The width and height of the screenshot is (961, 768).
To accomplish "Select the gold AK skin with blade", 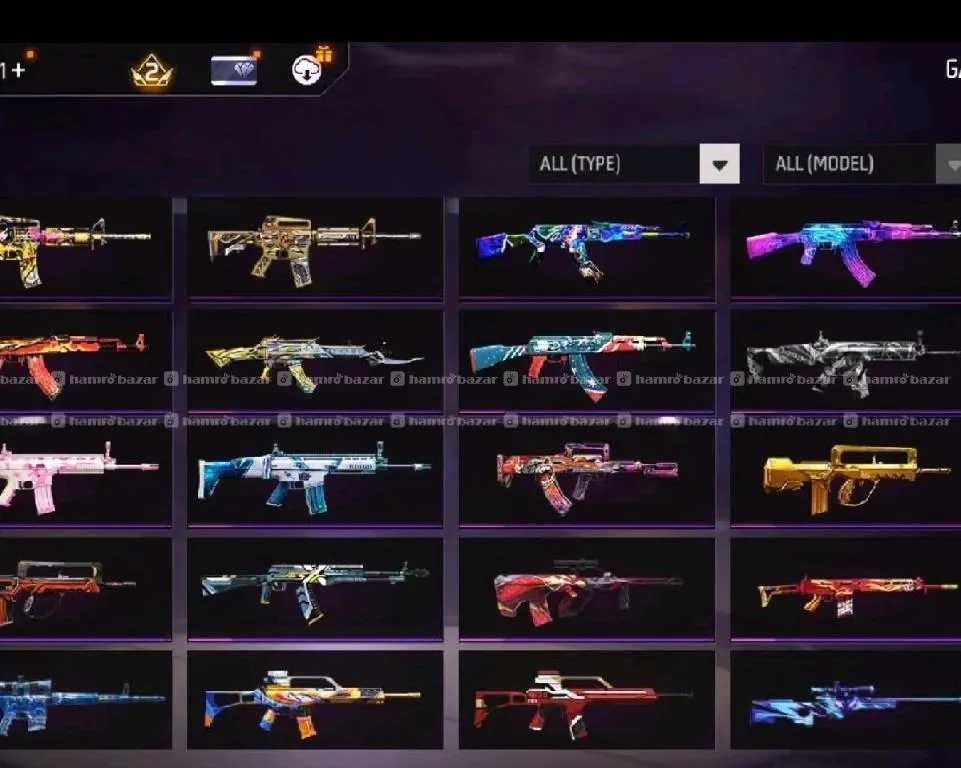I will tap(315, 359).
